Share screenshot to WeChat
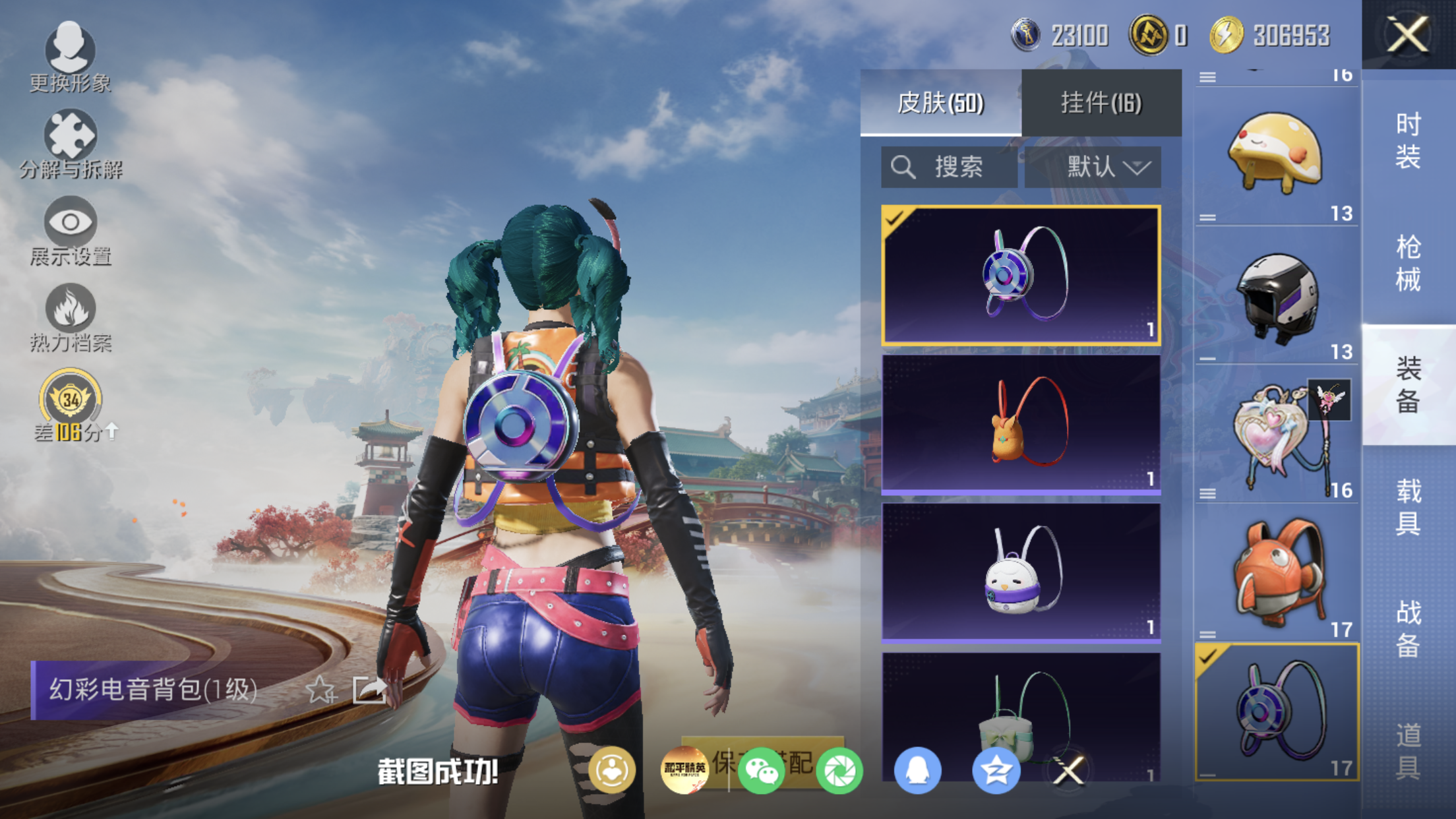 pyautogui.click(x=761, y=770)
